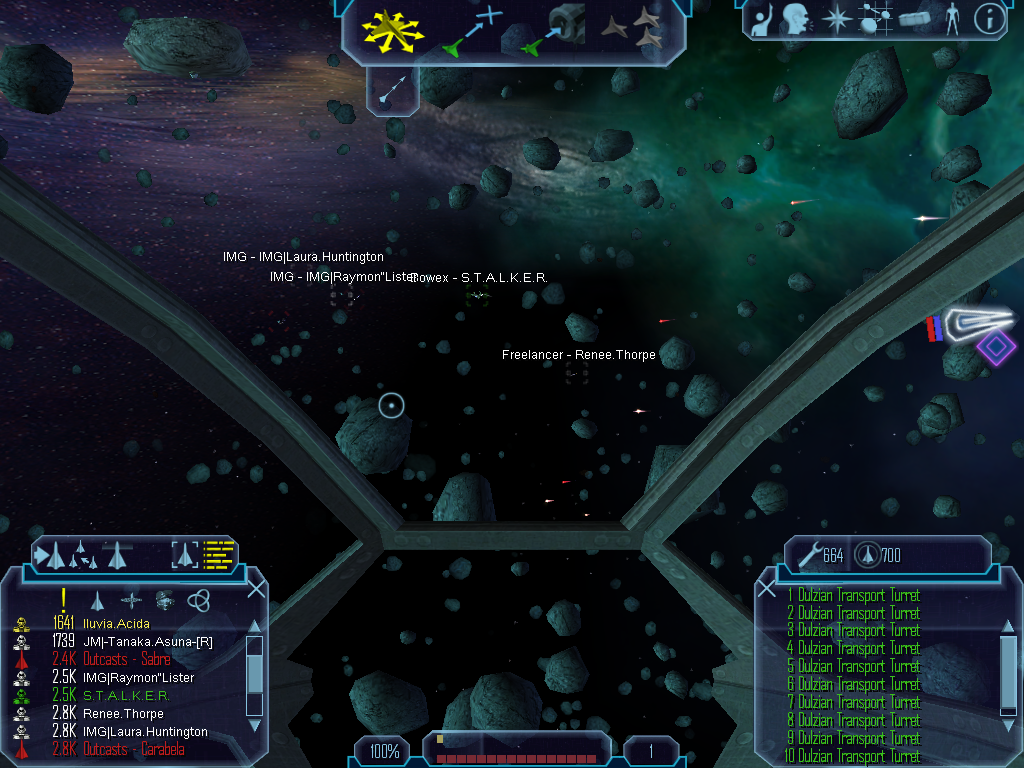This screenshot has height=768, width=1024.
Task: Select Iluvia.Acida in the contact list
Action: [115, 623]
